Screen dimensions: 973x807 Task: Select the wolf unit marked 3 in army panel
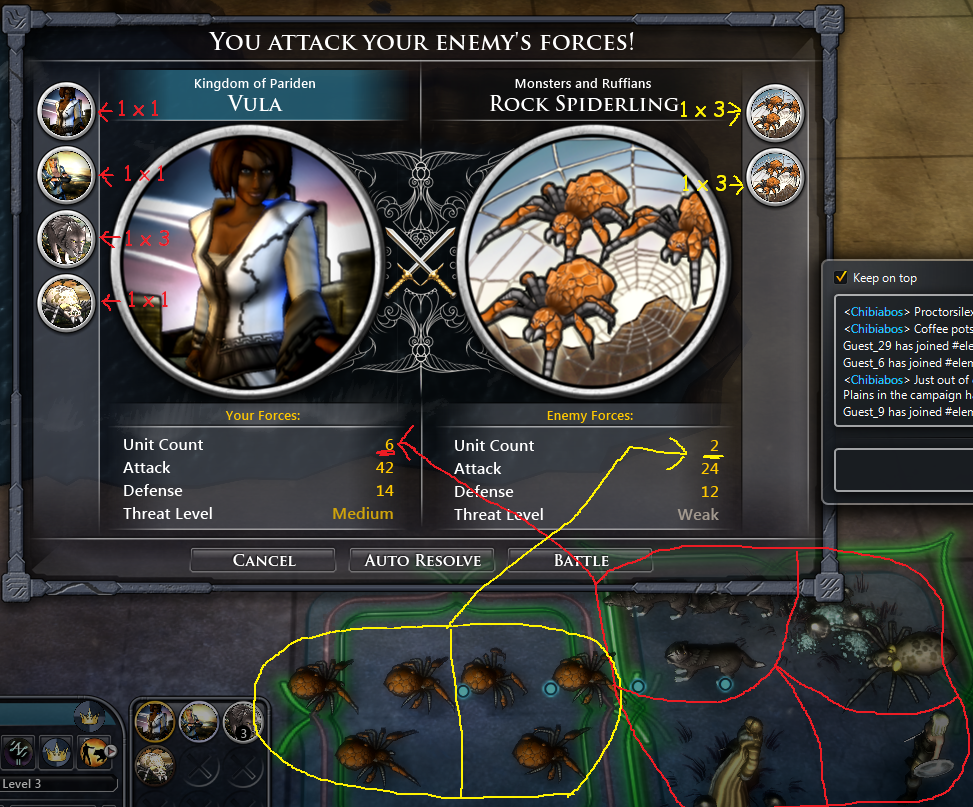(x=241, y=721)
